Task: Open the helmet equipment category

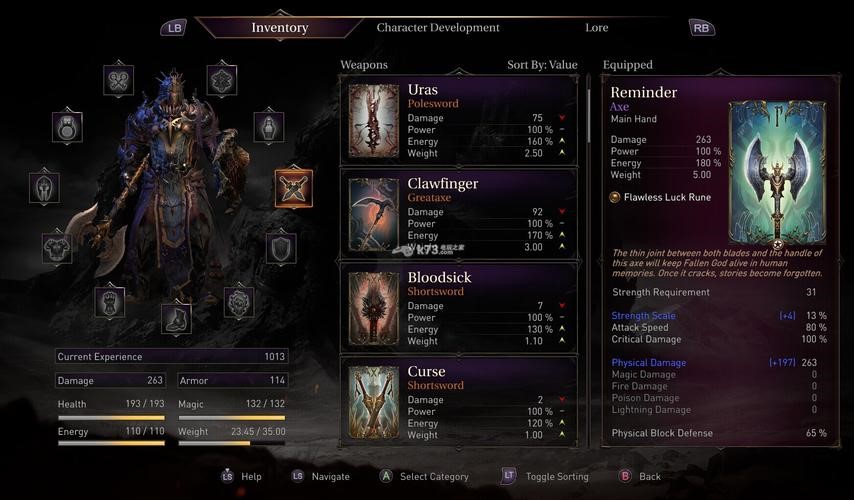Action: (44, 187)
